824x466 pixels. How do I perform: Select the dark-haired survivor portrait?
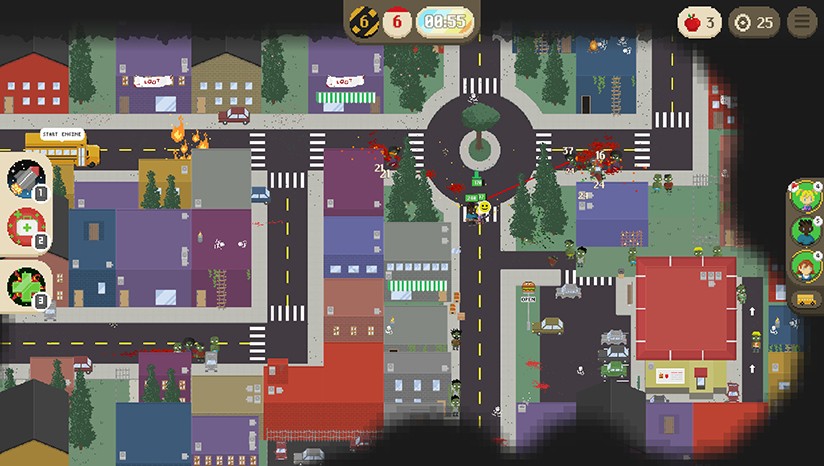pyautogui.click(x=806, y=232)
